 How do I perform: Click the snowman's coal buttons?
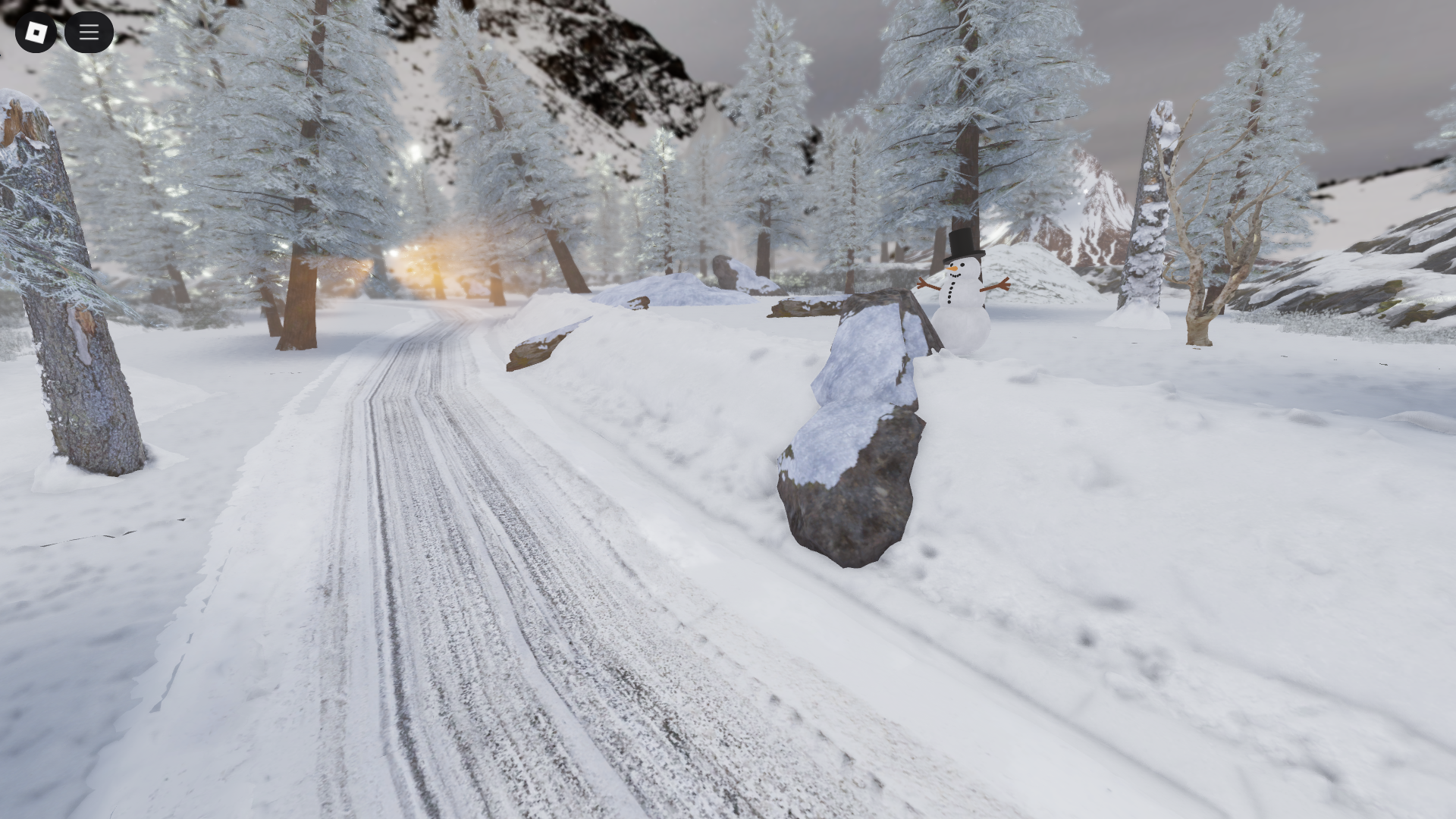pos(950,292)
